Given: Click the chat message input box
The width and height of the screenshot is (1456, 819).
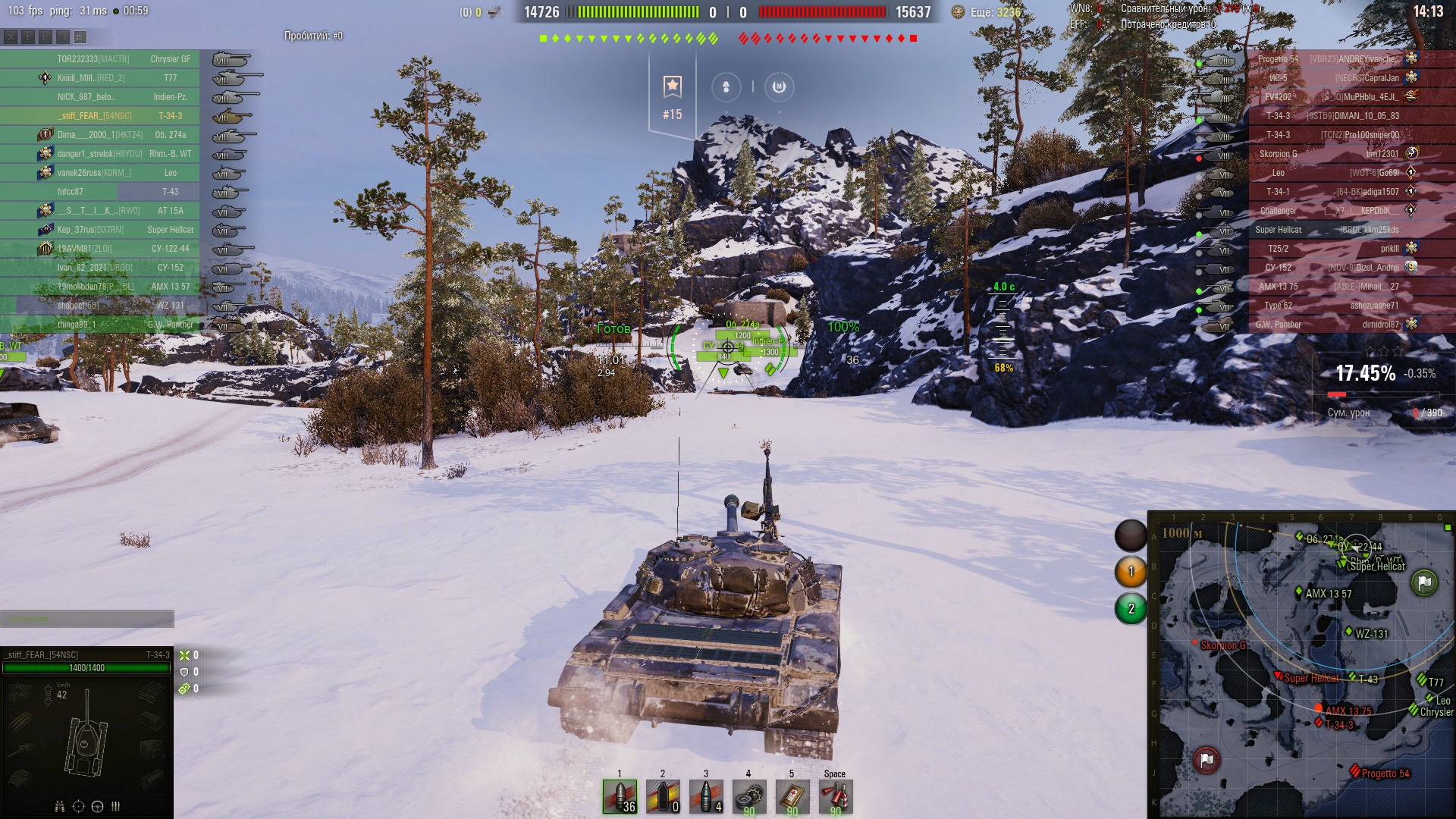Looking at the screenshot, I should (87, 620).
